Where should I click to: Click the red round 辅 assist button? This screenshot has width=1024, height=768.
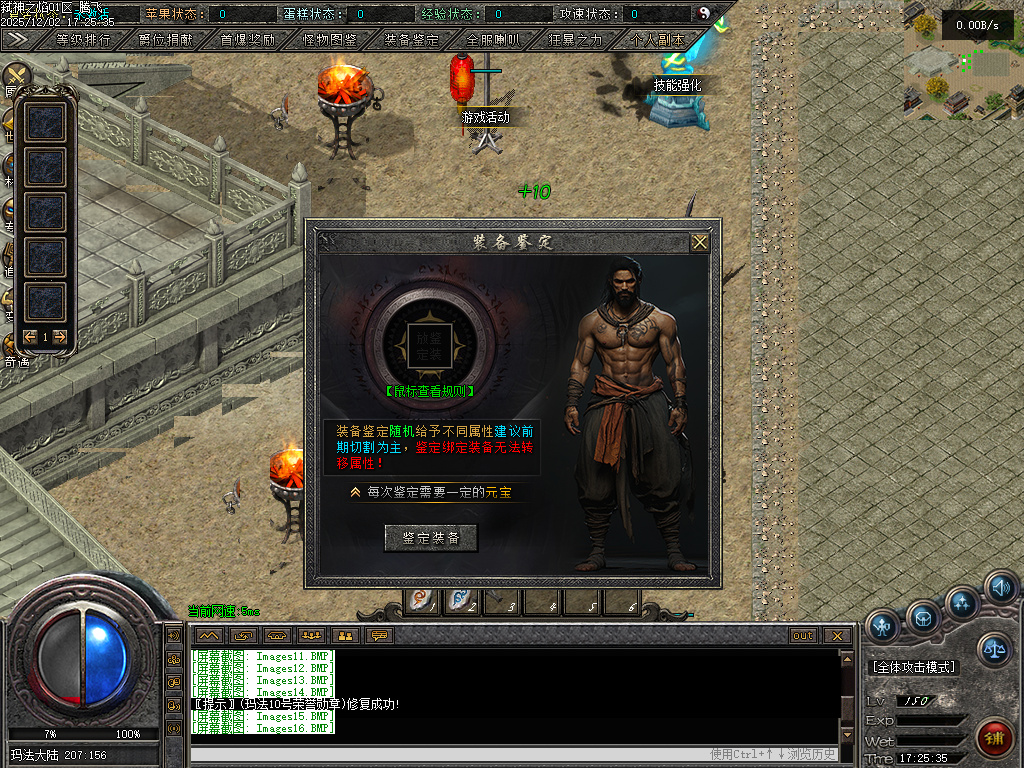(994, 739)
